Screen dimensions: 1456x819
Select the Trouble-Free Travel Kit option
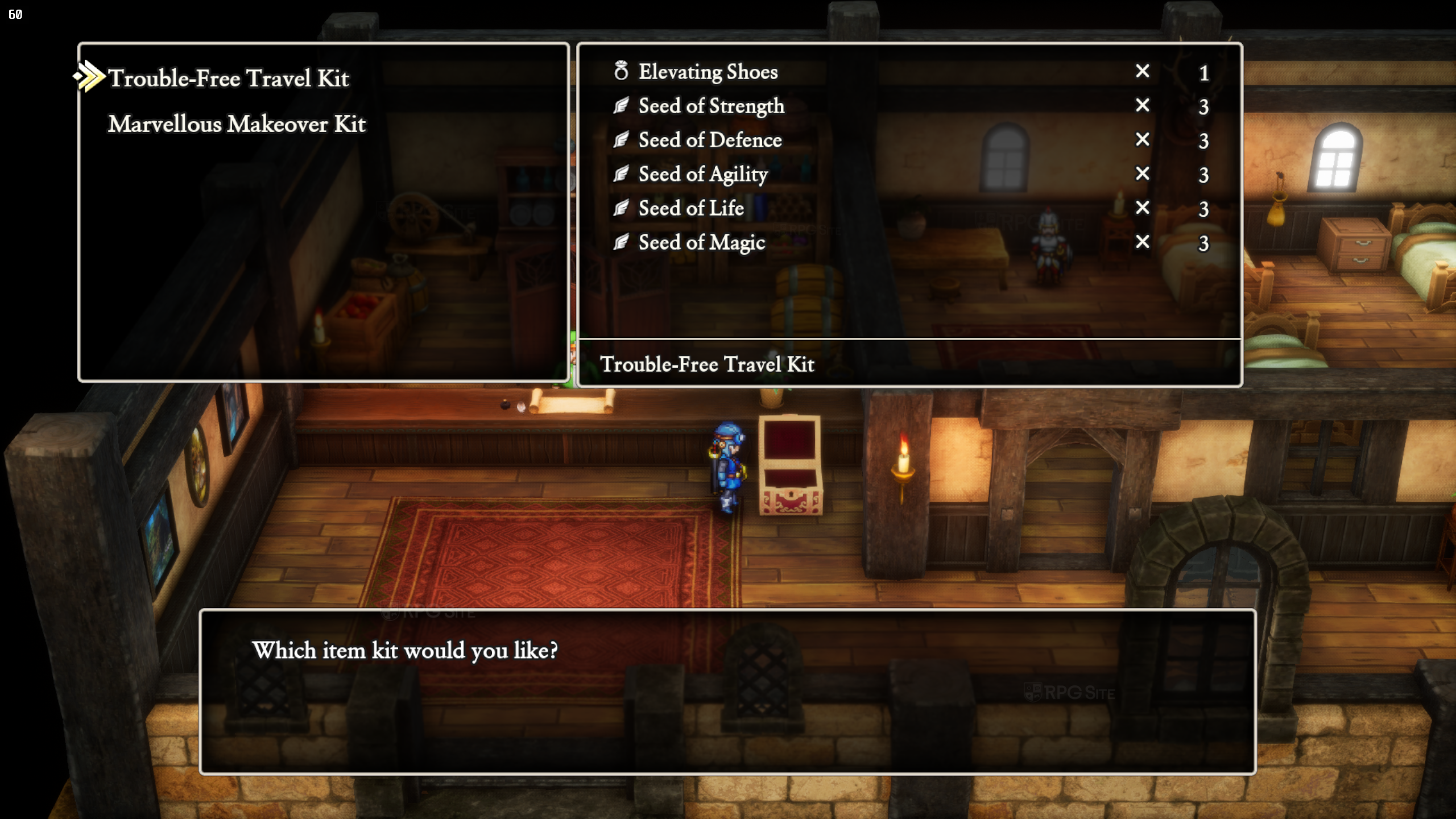pyautogui.click(x=228, y=78)
